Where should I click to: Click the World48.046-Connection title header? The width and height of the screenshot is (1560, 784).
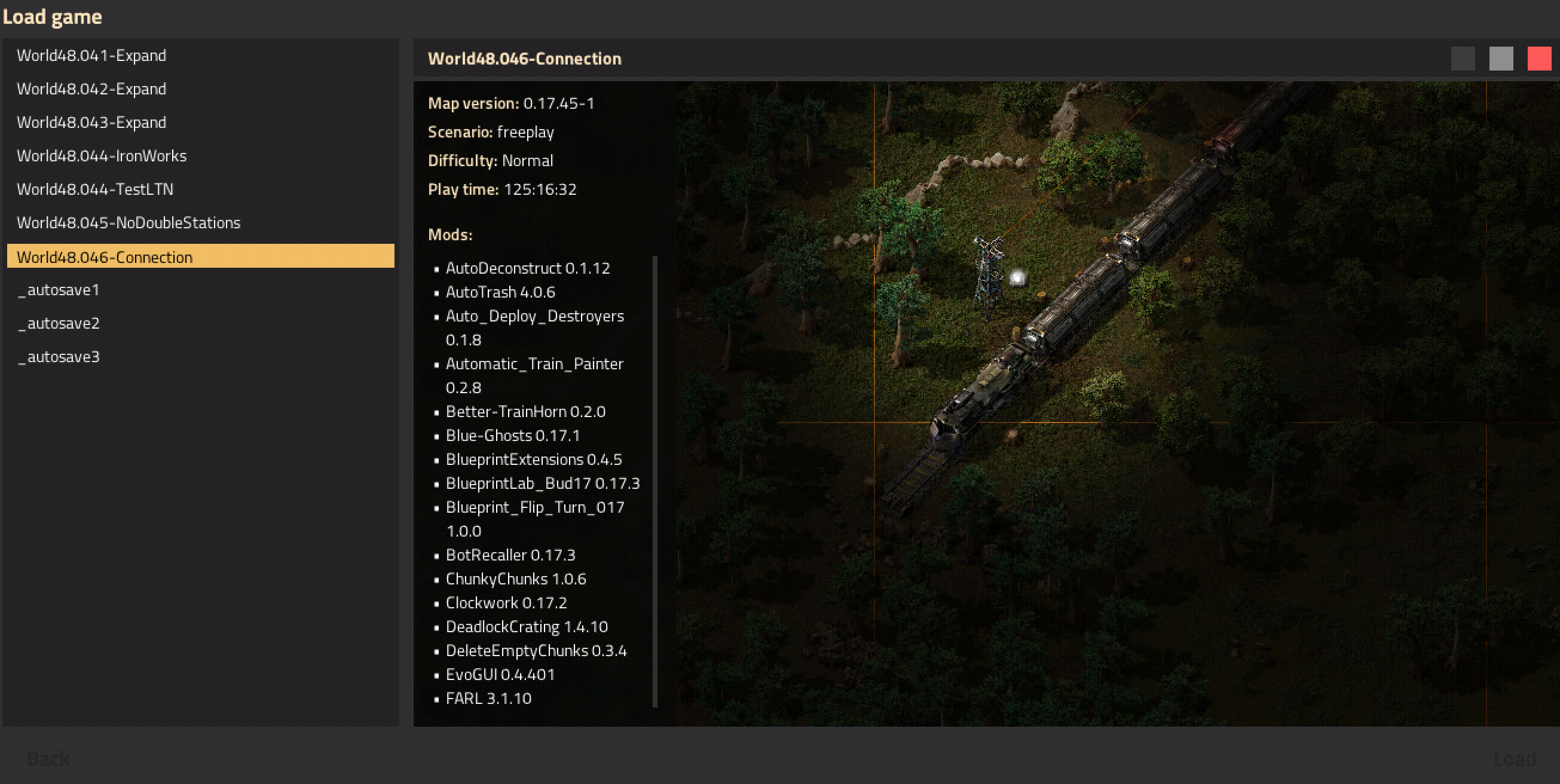pyautogui.click(x=524, y=58)
